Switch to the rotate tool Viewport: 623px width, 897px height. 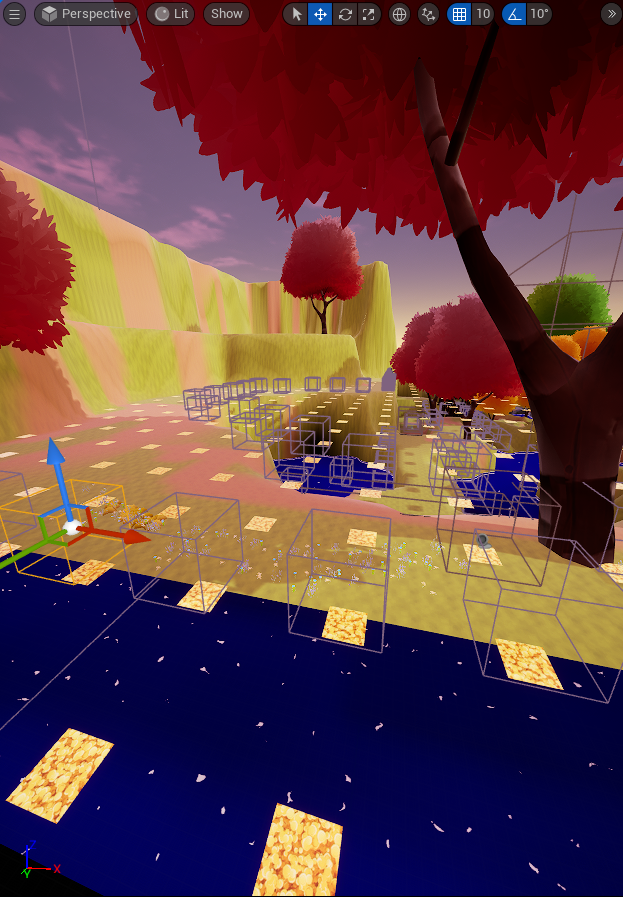click(x=345, y=14)
